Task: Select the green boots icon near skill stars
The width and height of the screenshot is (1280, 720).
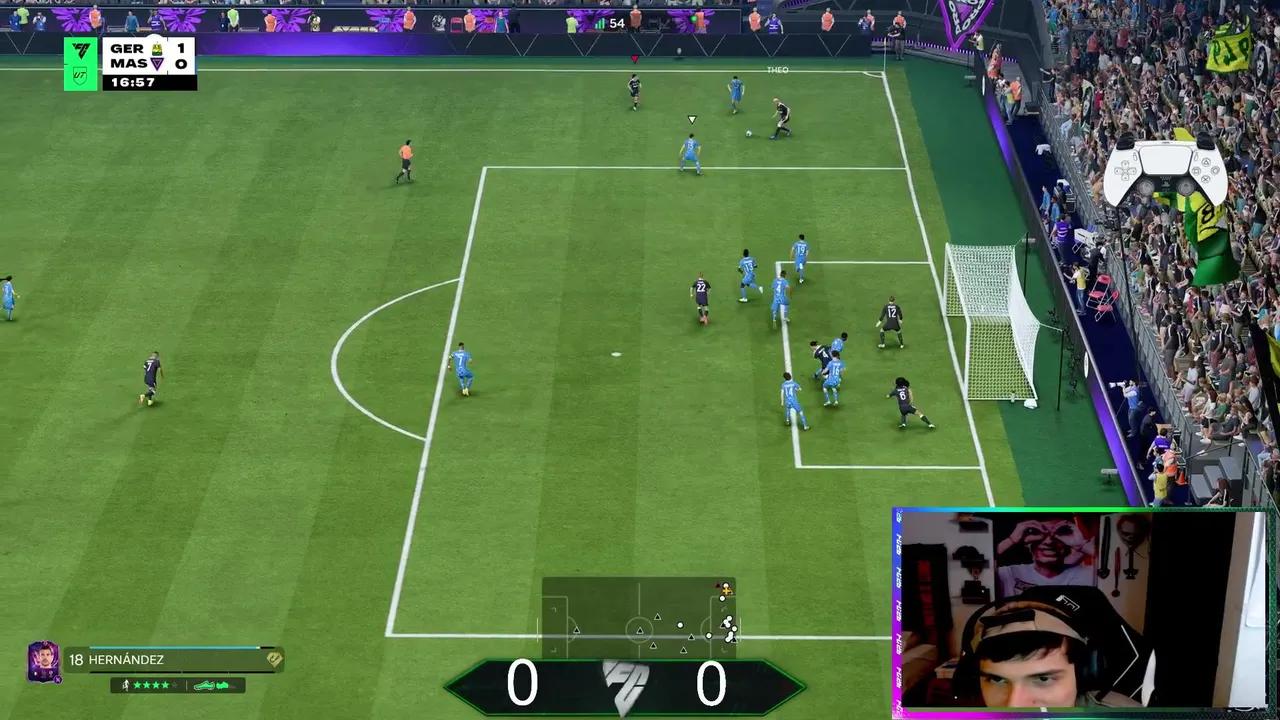Action: coord(205,685)
